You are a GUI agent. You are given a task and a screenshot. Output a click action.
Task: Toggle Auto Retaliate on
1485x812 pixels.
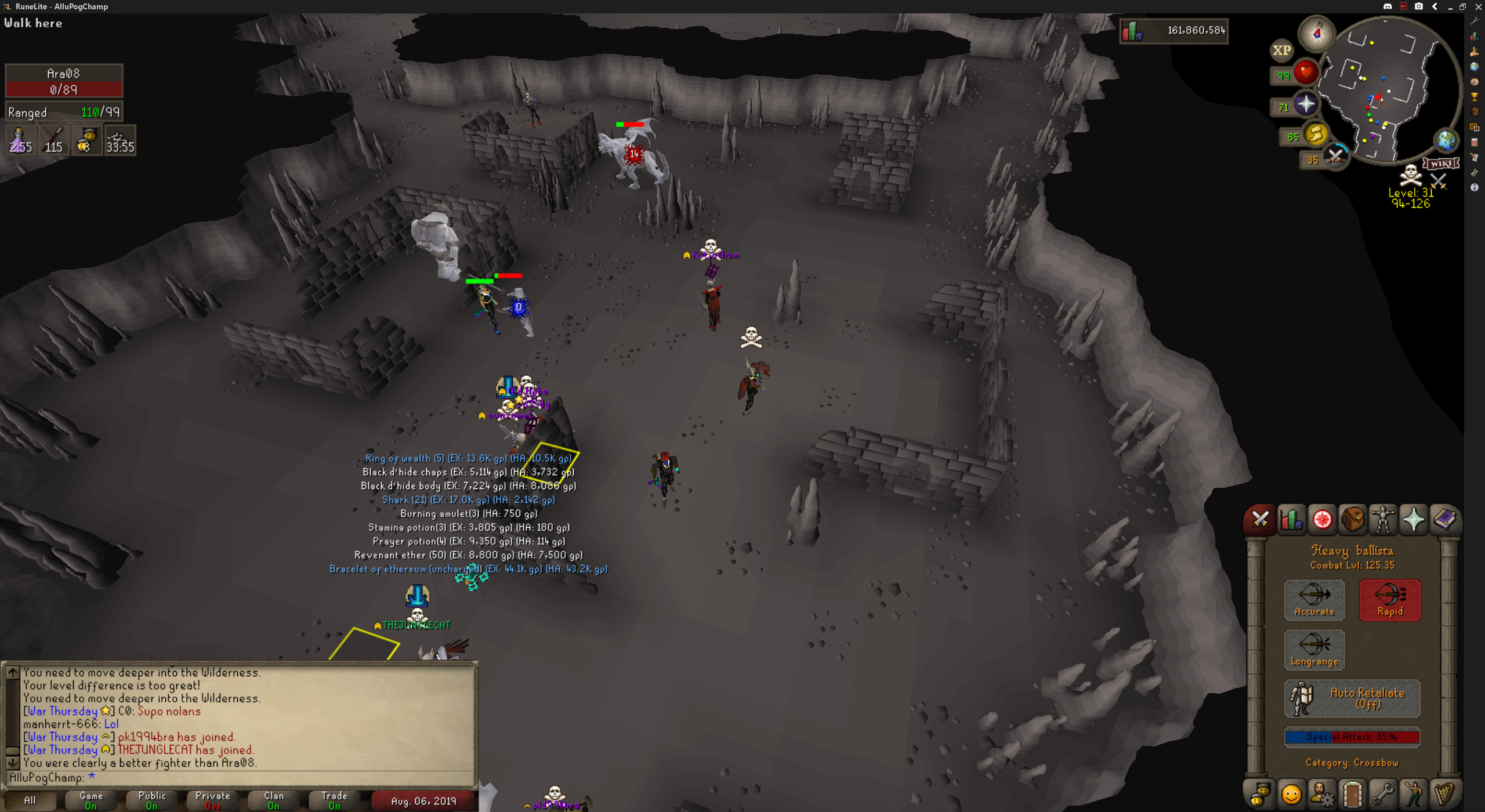[x=1352, y=698]
